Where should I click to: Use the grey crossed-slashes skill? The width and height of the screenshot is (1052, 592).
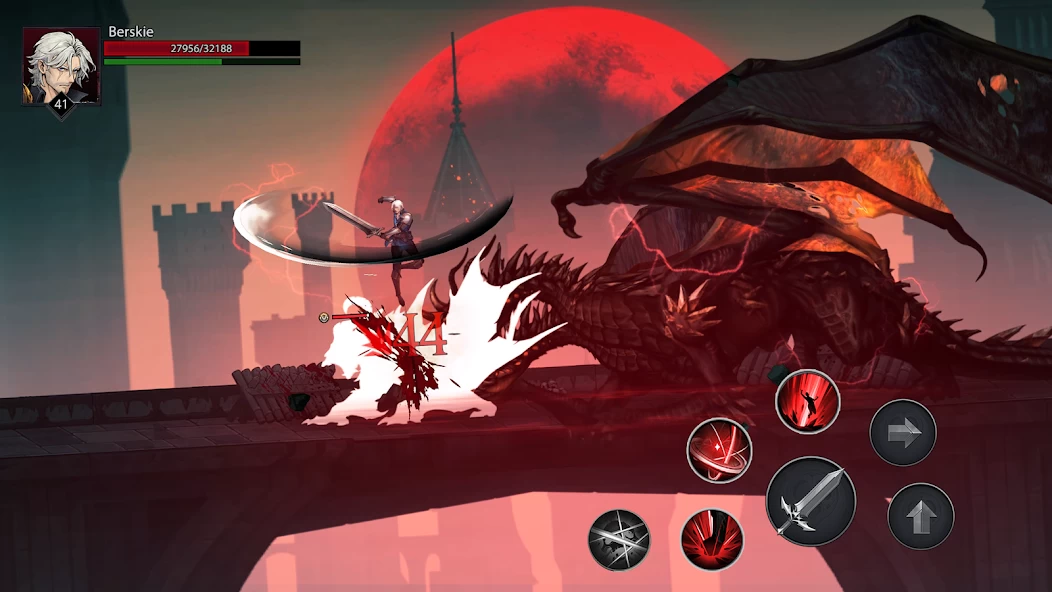[619, 540]
